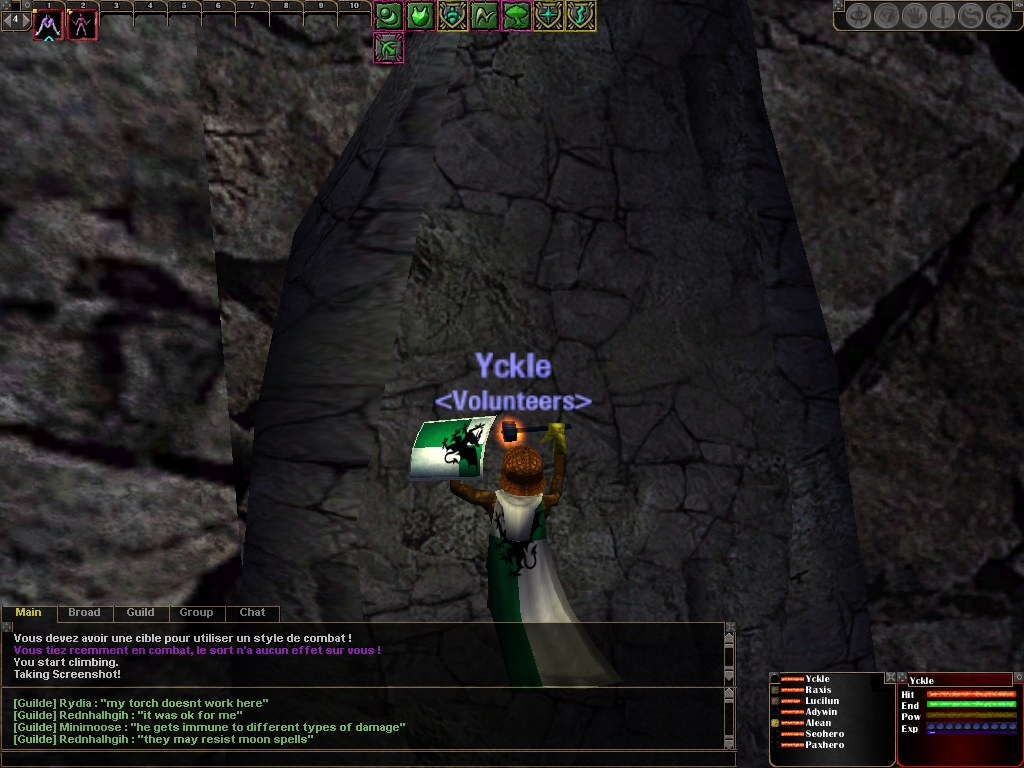Click the green bow effect icon
Image resolution: width=1024 pixels, height=768 pixels.
point(388,47)
